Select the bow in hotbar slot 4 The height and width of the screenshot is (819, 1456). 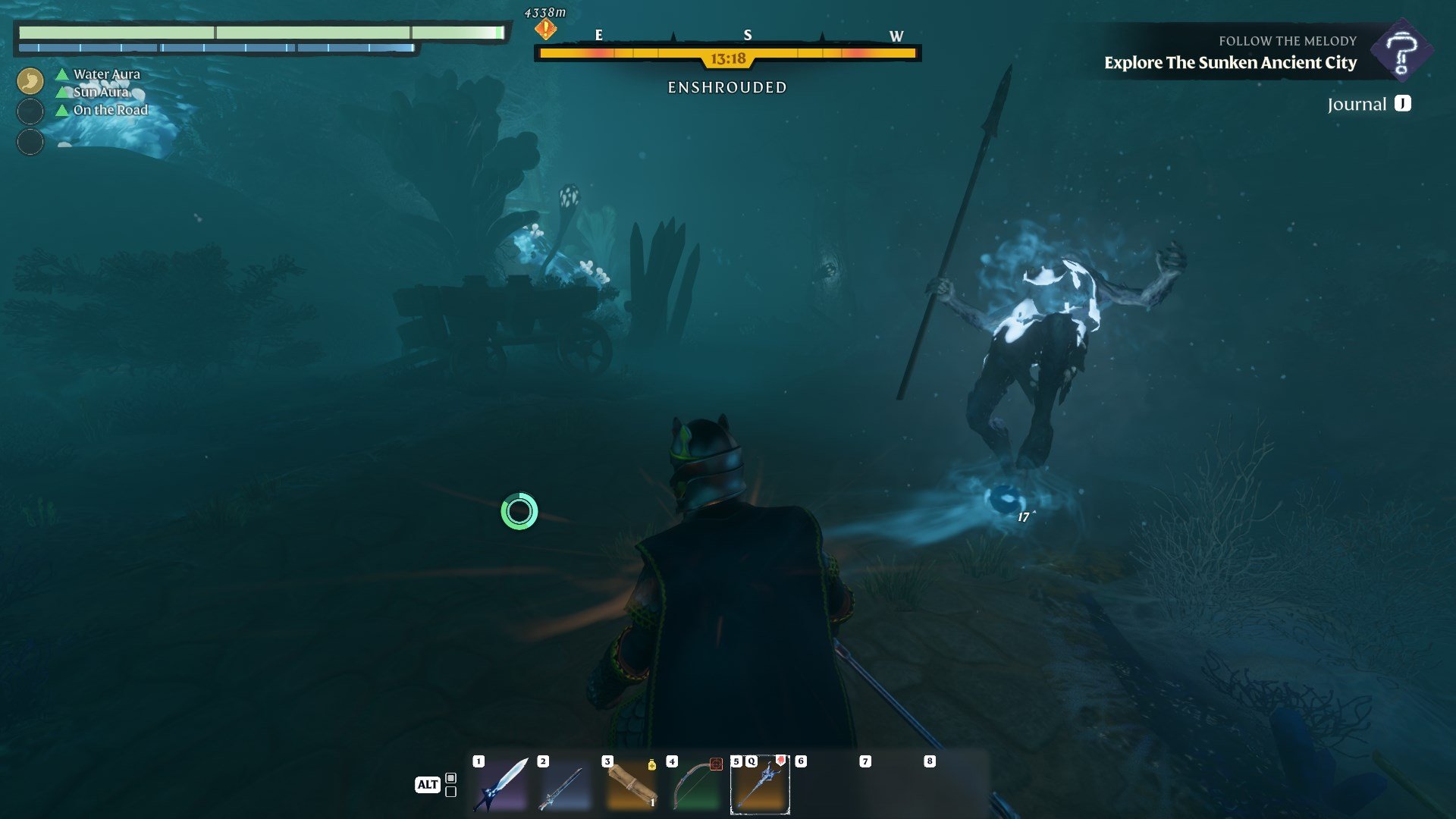tap(695, 786)
